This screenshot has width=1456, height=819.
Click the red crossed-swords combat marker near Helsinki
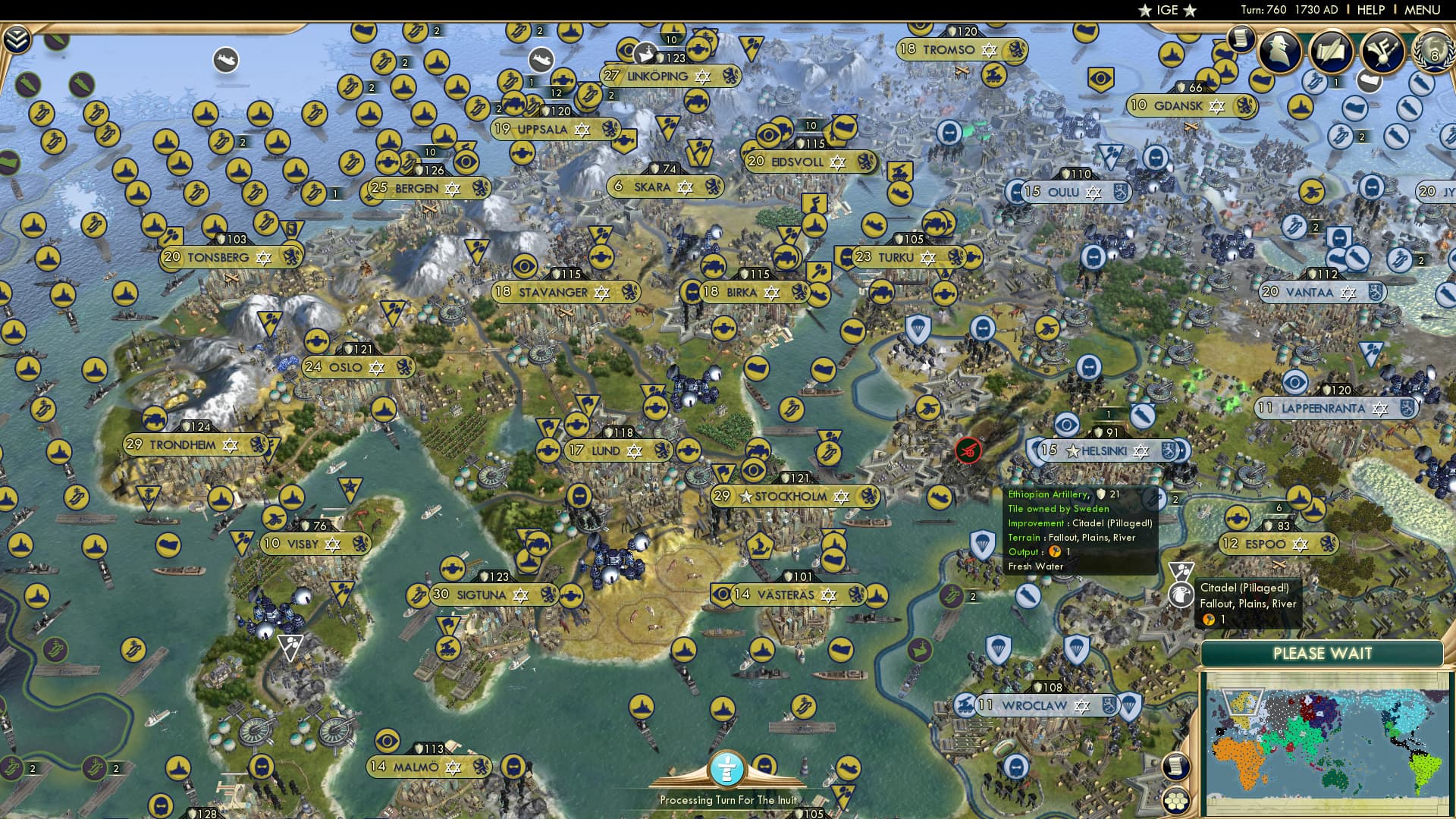click(x=968, y=449)
